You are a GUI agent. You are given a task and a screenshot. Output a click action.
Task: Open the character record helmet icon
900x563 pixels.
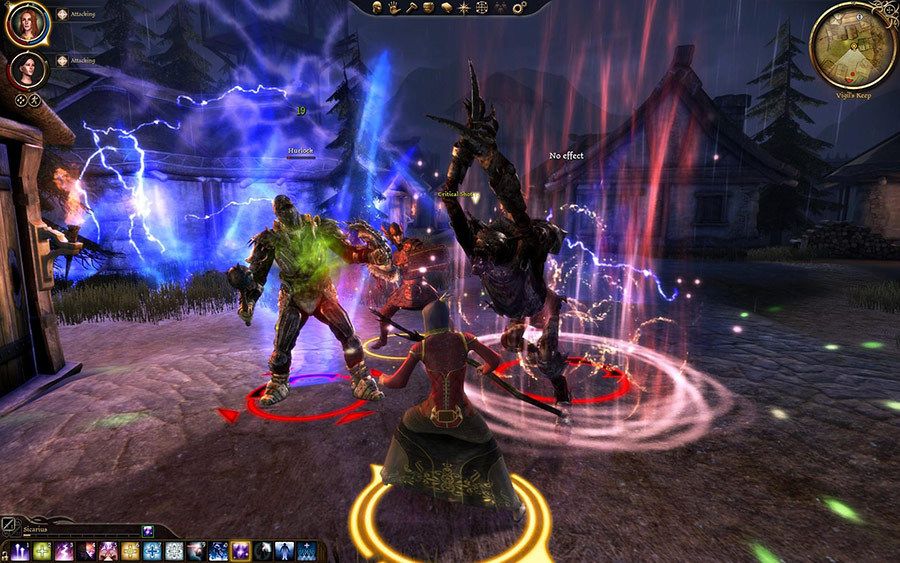pos(379,7)
